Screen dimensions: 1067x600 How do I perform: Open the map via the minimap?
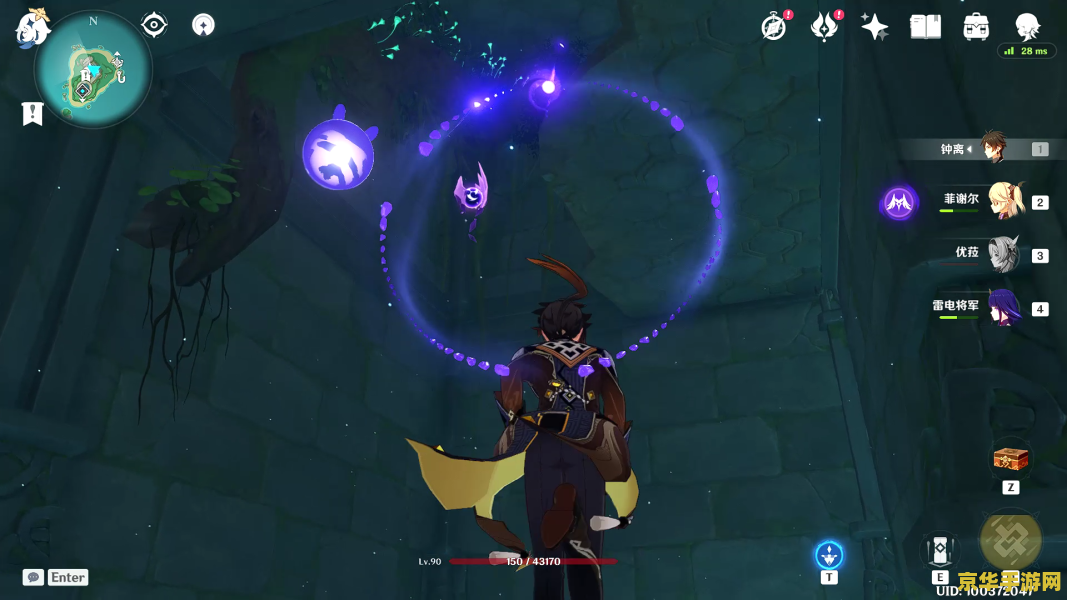[92, 70]
